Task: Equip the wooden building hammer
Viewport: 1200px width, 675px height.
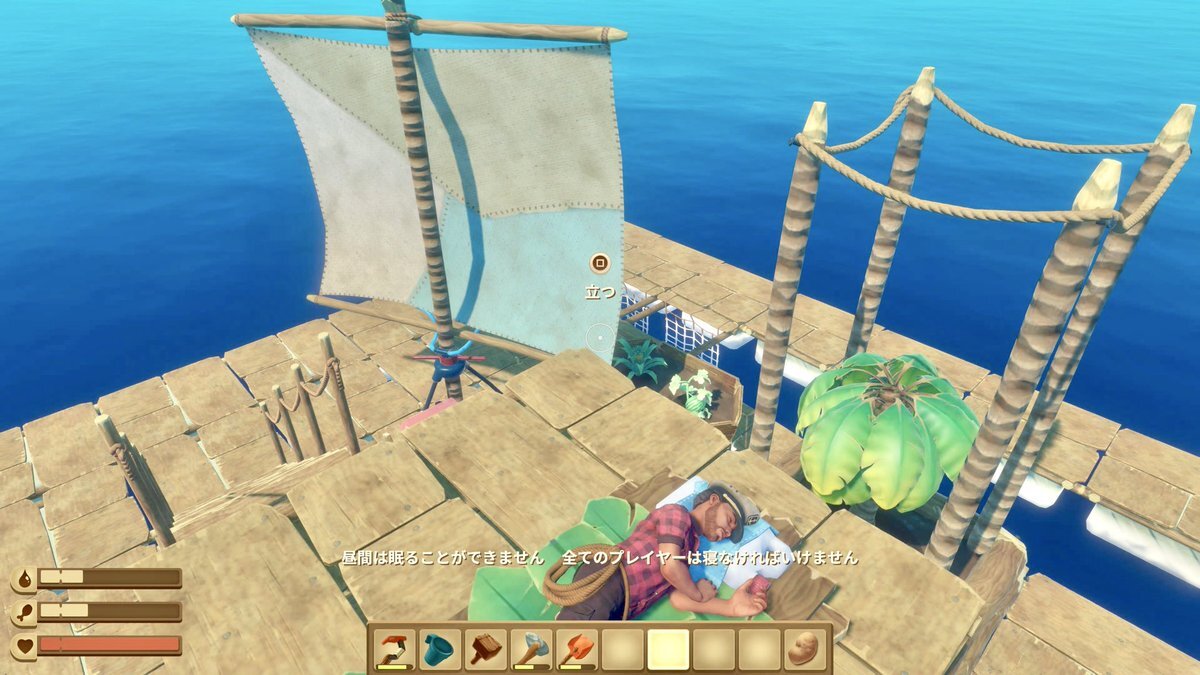Action: coord(486,649)
